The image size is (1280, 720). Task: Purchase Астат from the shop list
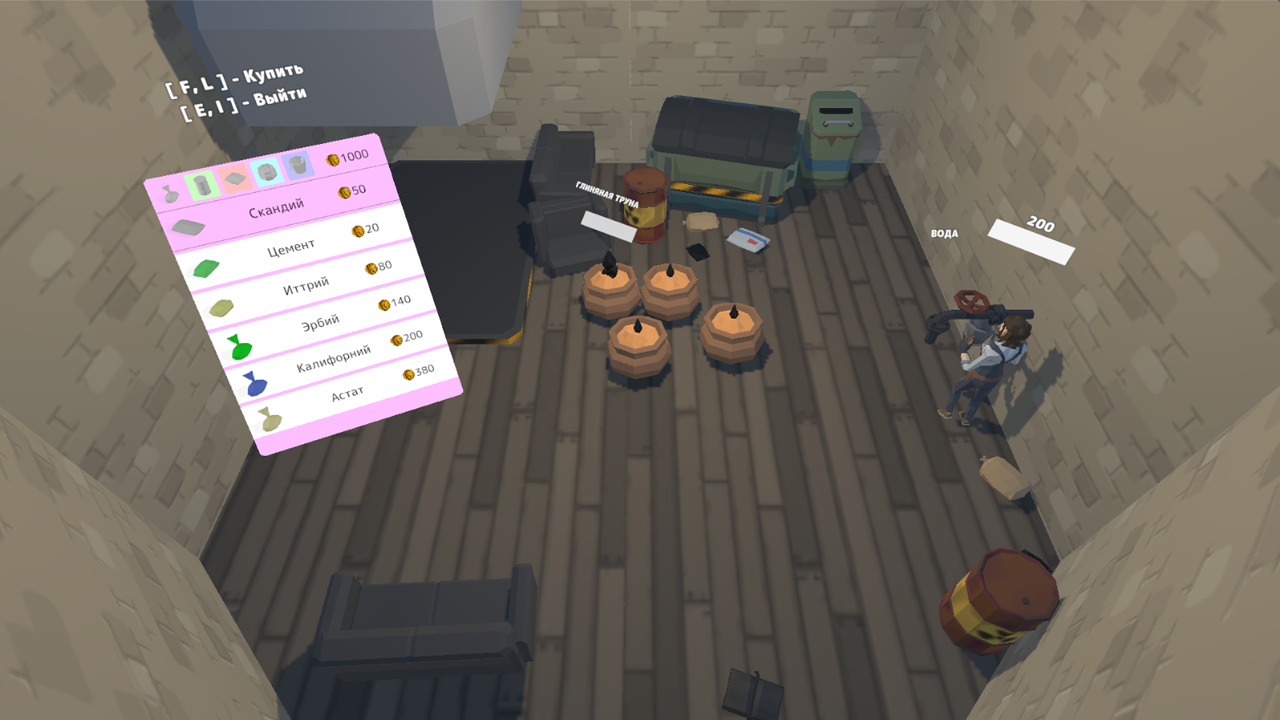[x=347, y=392]
